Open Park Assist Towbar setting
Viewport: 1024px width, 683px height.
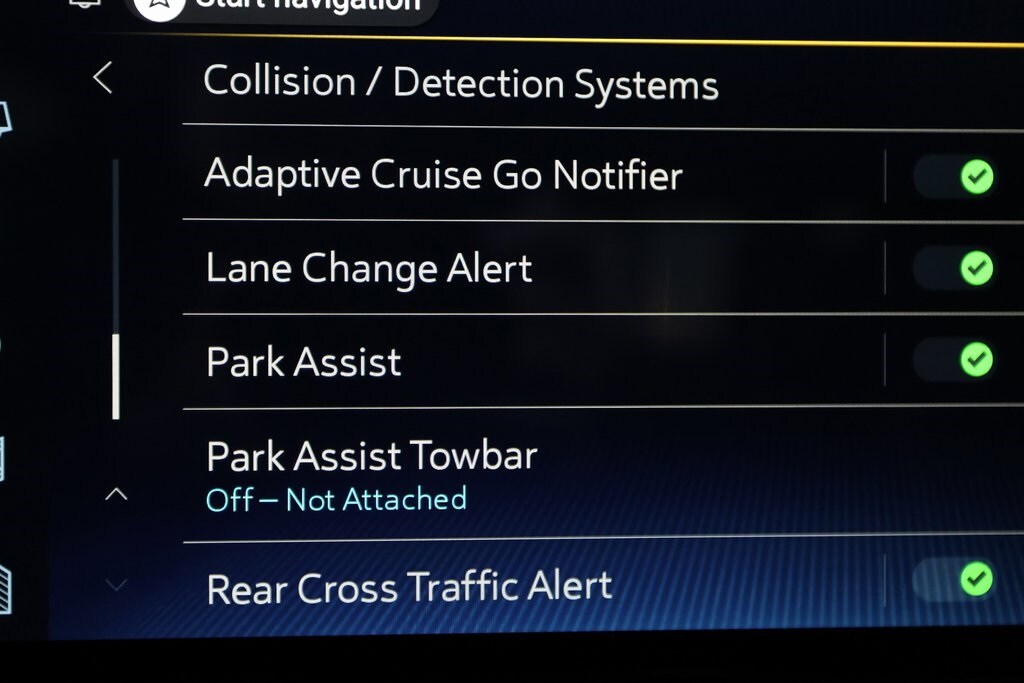point(372,474)
